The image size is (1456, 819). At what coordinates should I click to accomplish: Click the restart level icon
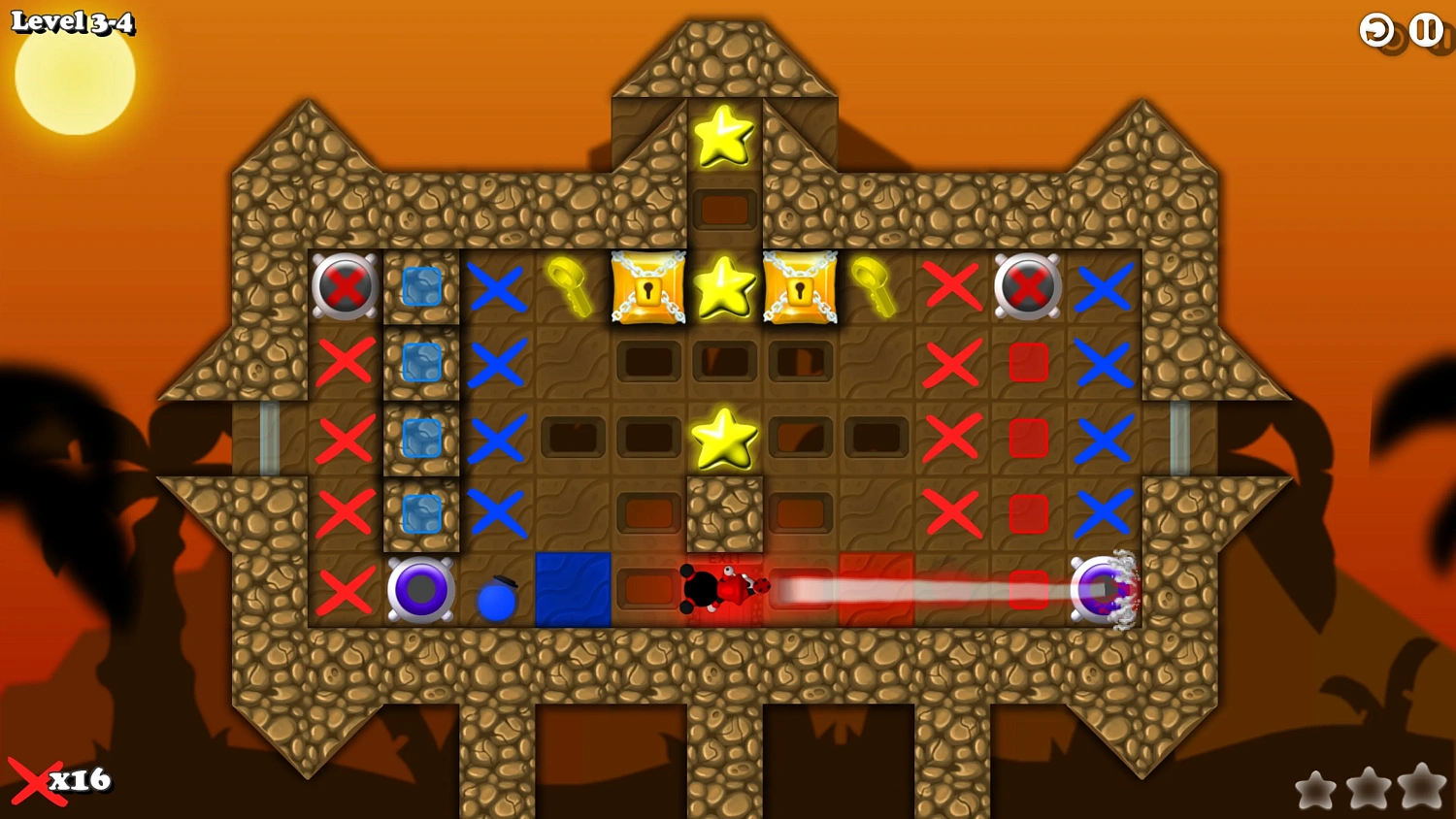click(1375, 30)
